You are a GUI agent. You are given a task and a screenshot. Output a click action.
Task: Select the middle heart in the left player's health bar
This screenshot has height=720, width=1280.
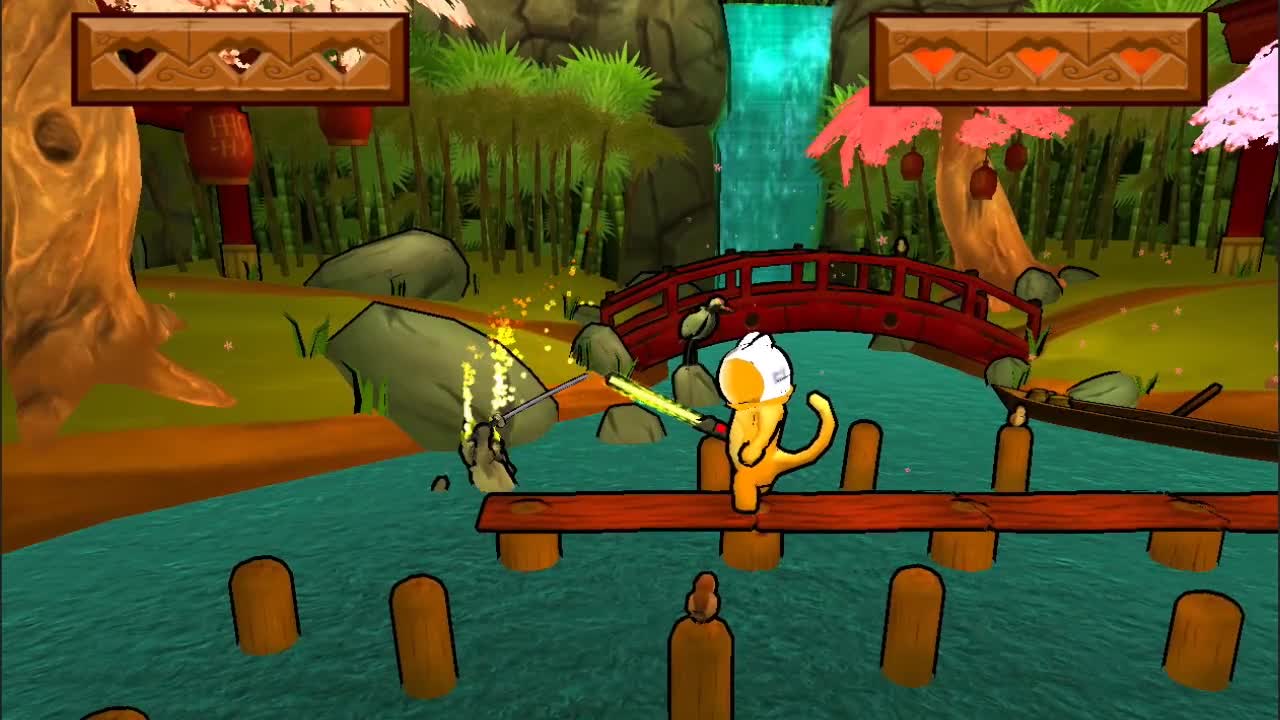click(x=233, y=62)
